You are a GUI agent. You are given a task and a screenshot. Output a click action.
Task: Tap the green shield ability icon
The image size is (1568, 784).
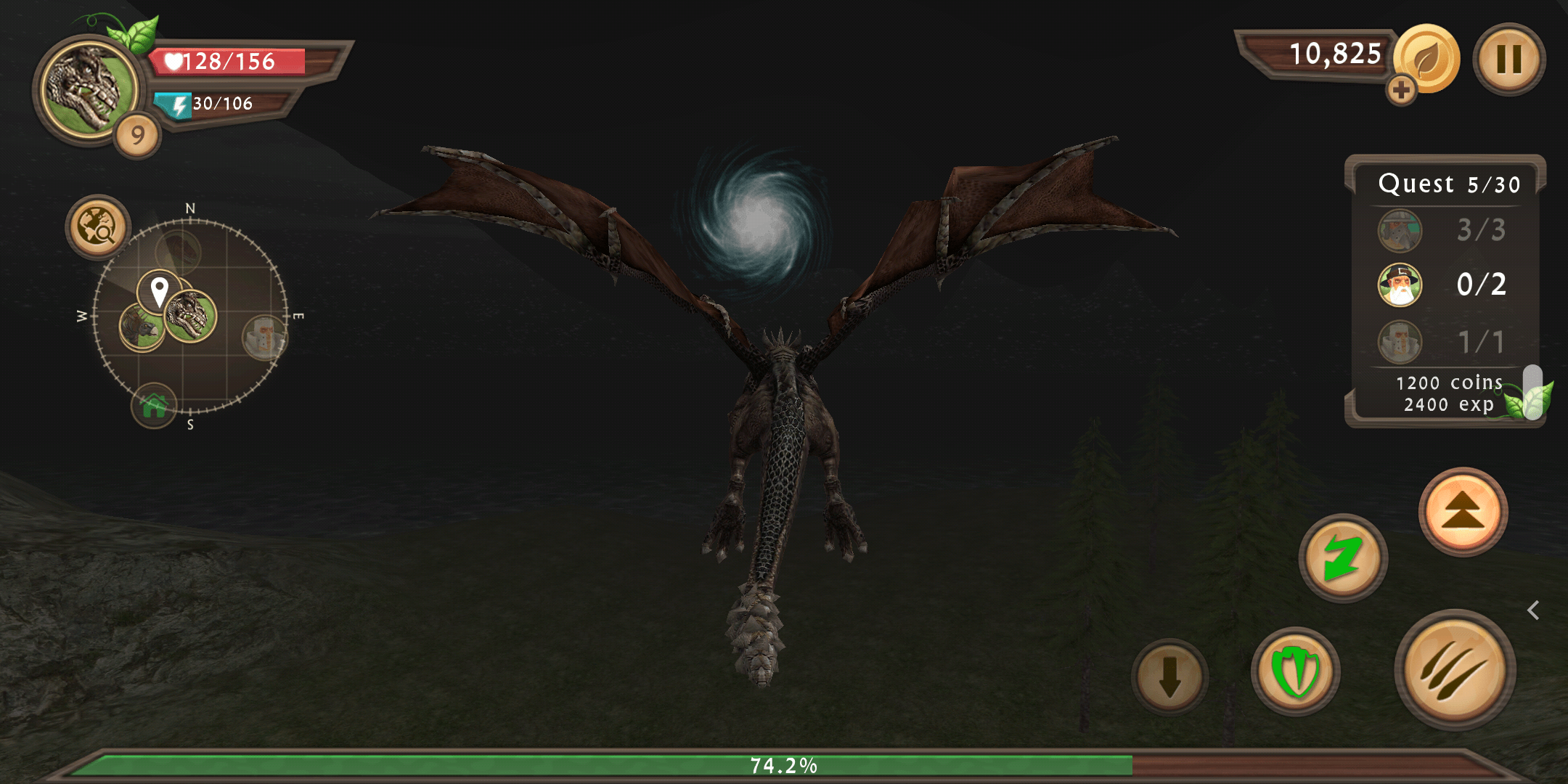[1297, 672]
